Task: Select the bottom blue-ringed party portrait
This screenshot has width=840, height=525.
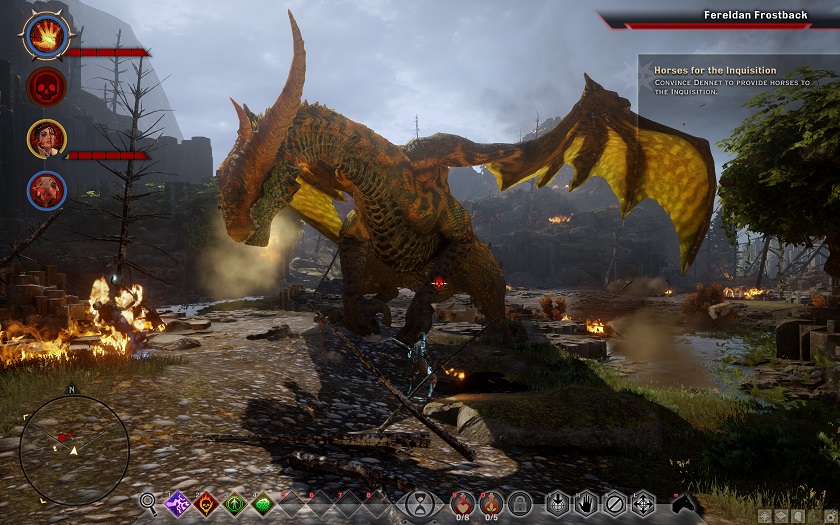Action: 46,190
